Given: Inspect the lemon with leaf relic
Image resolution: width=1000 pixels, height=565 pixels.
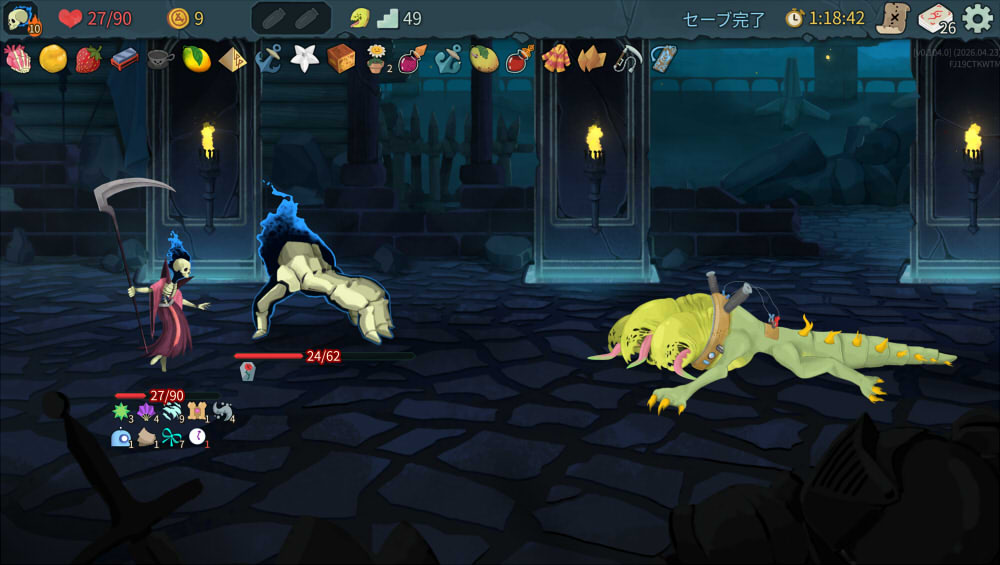Looking at the screenshot, I should 197,59.
